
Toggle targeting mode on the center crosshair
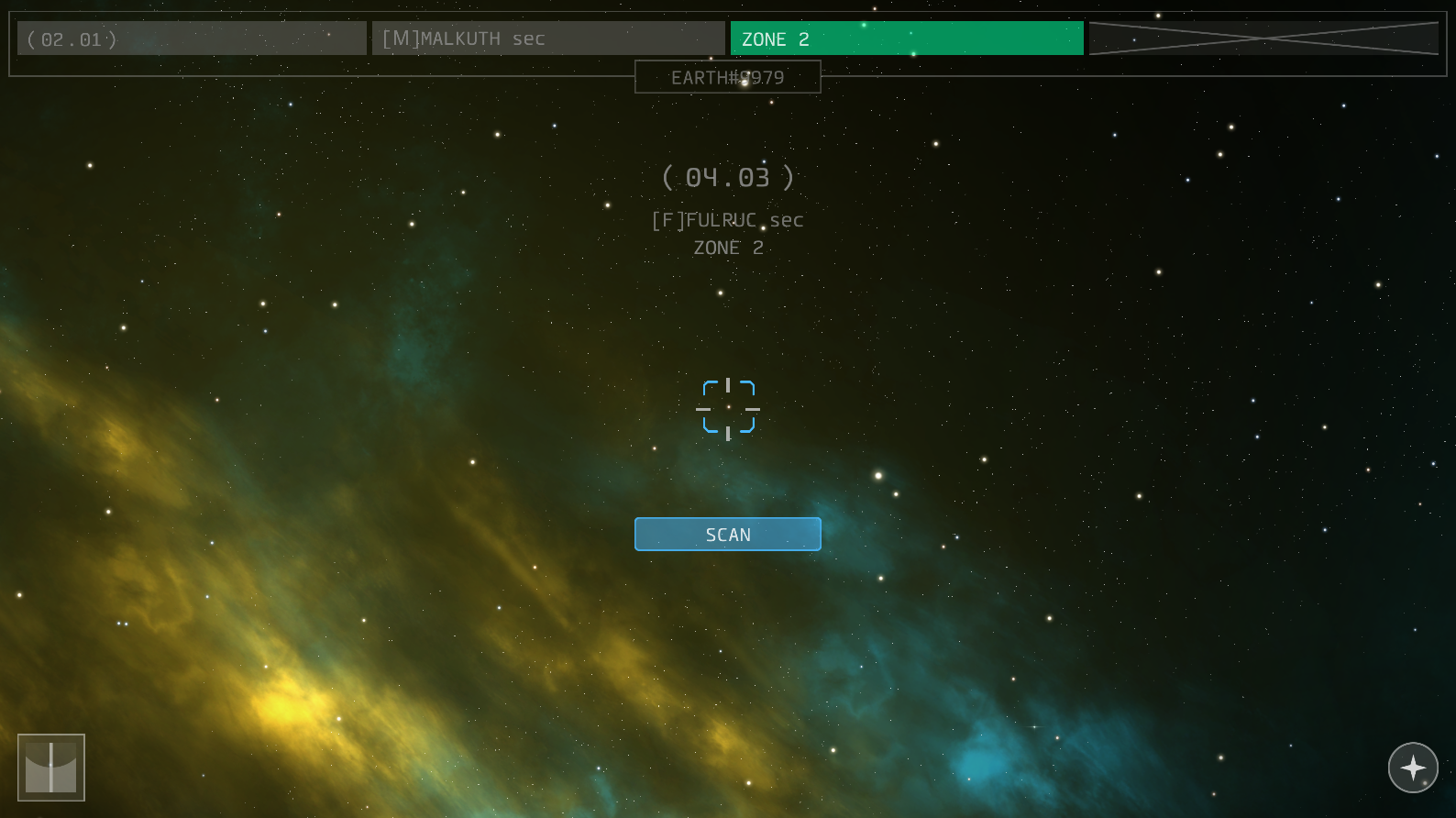[x=728, y=407]
